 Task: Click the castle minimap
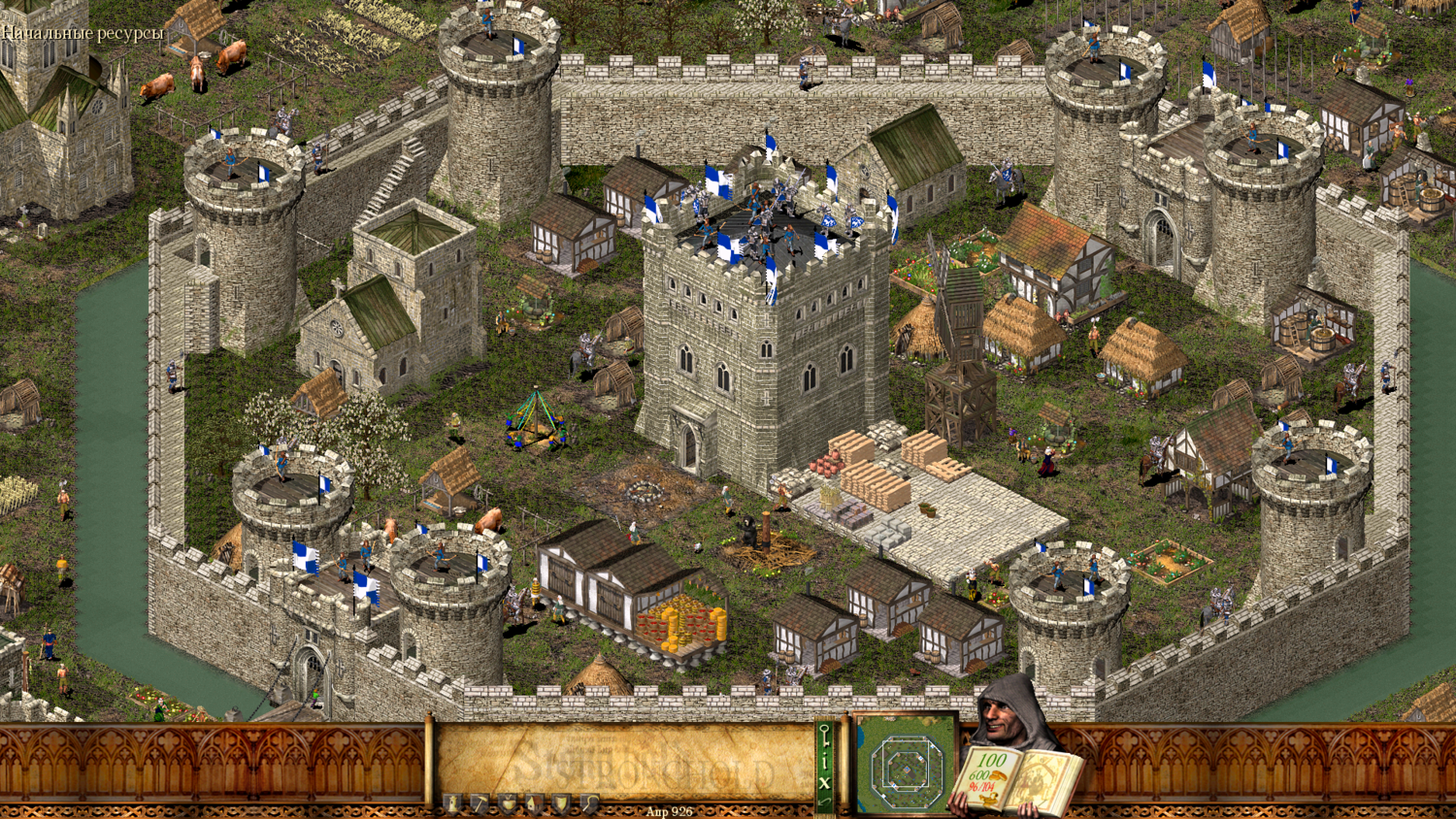click(906, 767)
